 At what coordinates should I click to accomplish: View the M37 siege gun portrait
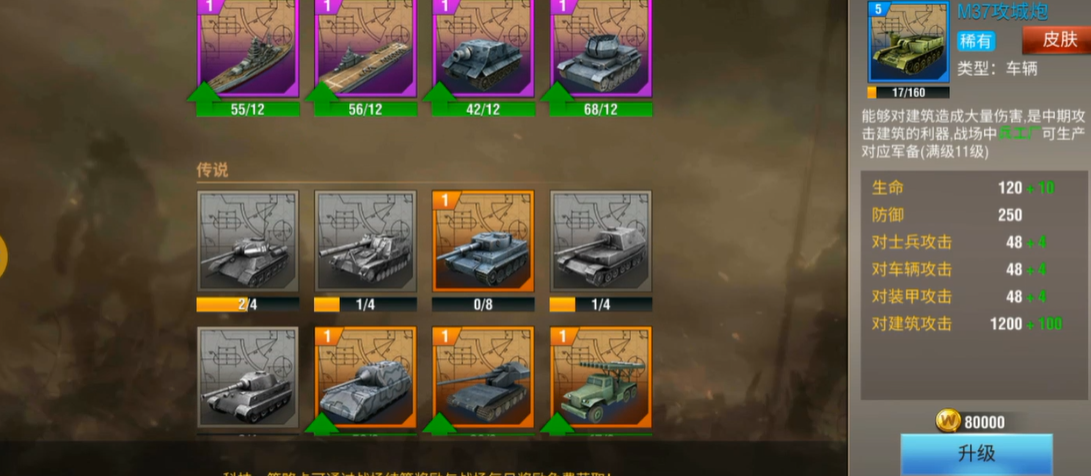point(908,44)
